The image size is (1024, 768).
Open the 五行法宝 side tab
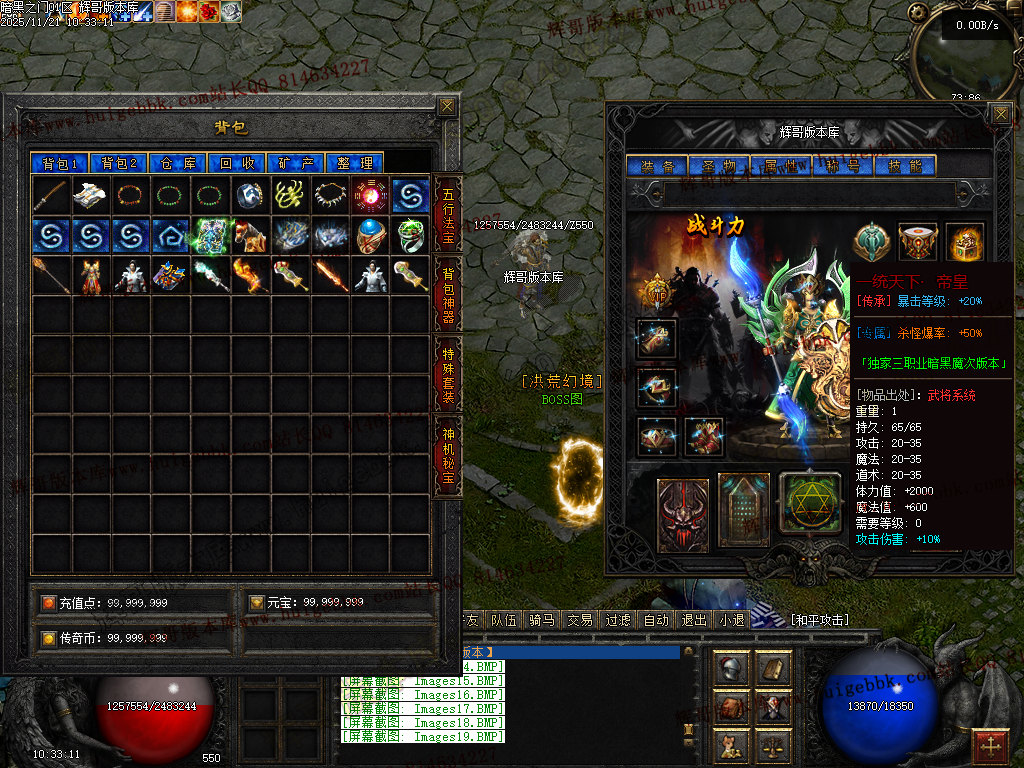[448, 214]
